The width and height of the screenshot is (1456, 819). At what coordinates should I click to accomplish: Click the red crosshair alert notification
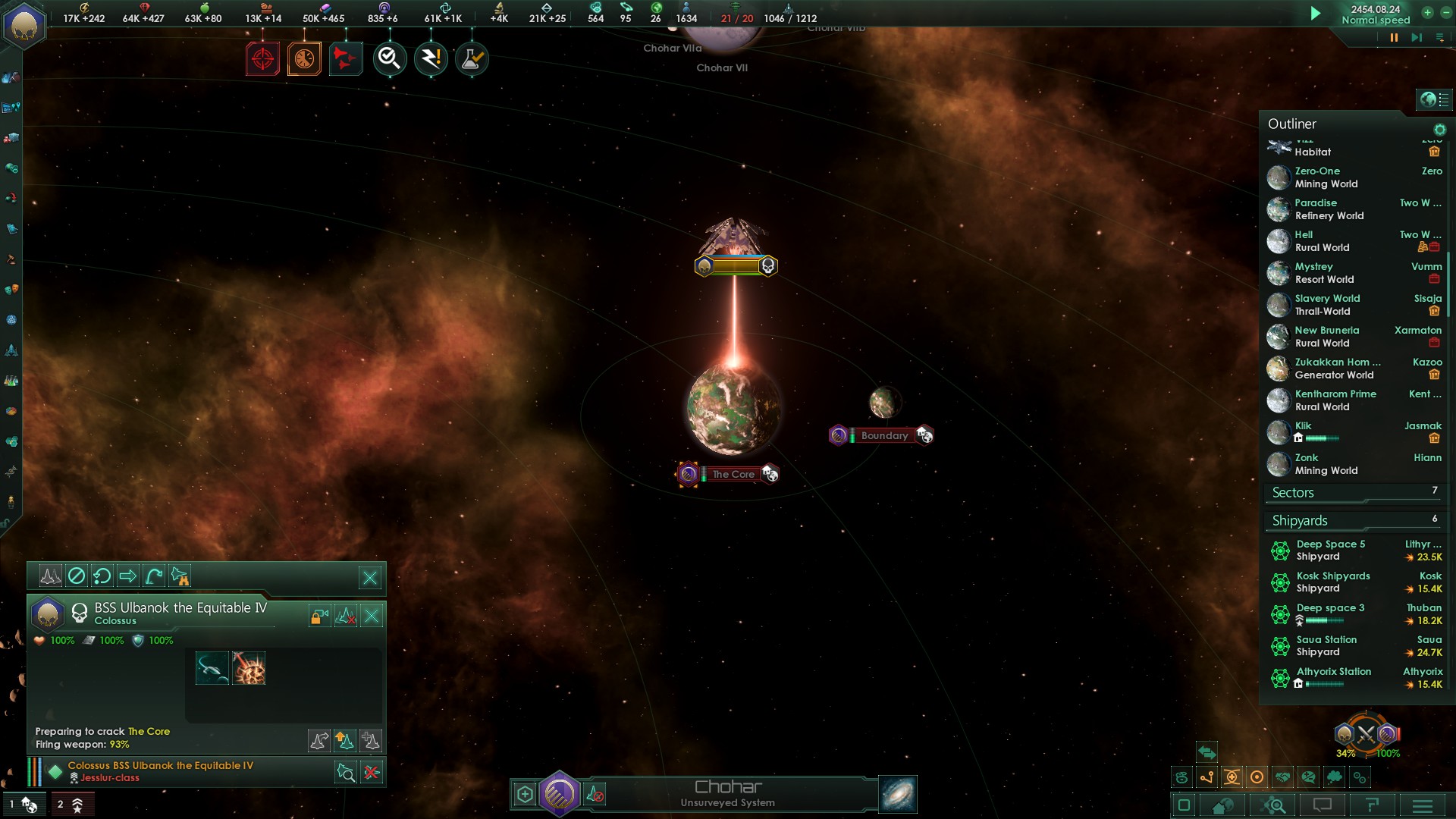coord(262,59)
